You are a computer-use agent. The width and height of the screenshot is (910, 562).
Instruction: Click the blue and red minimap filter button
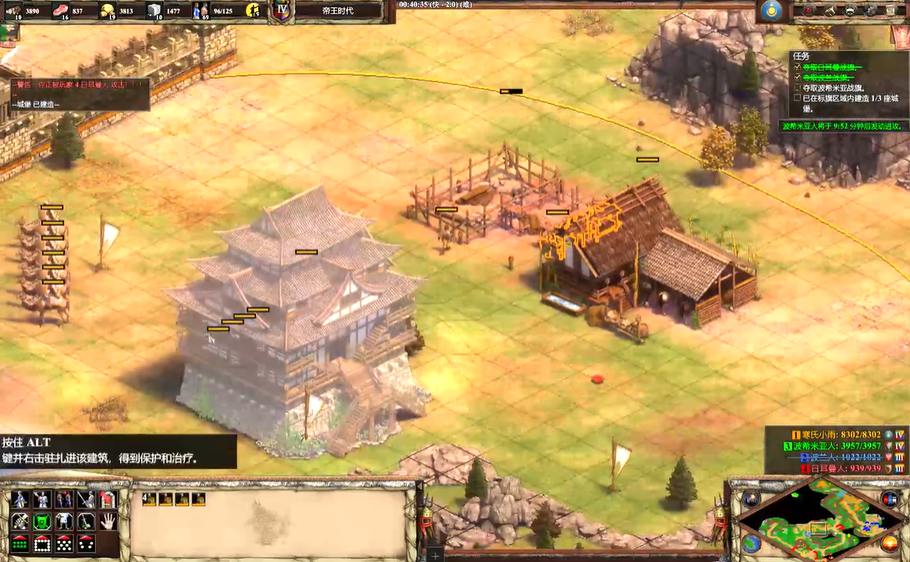pos(889,499)
